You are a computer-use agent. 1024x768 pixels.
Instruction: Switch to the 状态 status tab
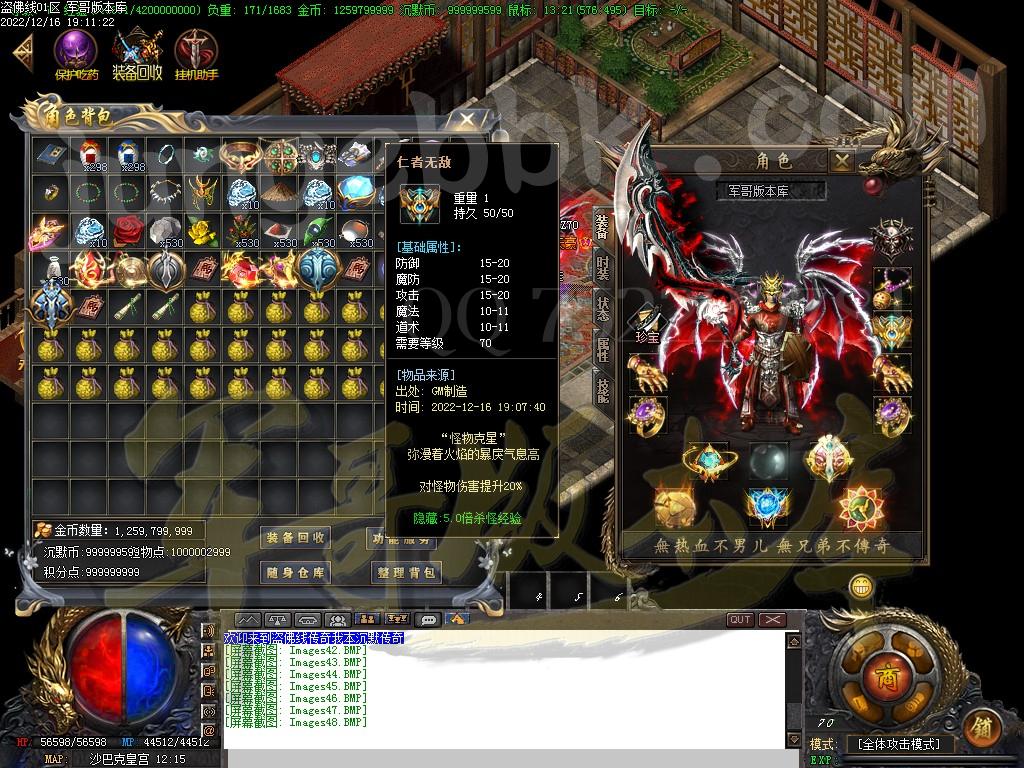click(602, 308)
